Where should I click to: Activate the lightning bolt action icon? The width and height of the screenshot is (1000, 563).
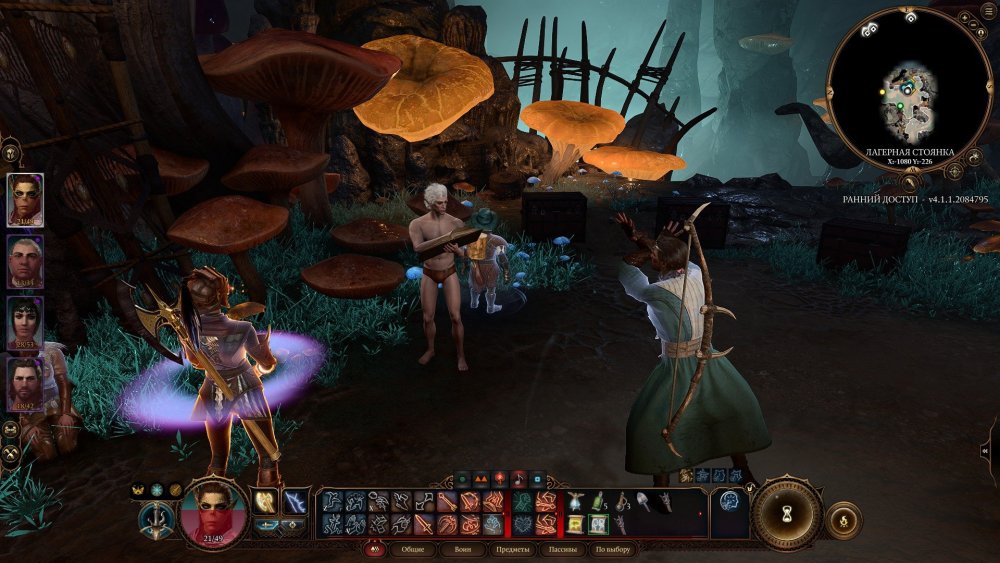(295, 500)
